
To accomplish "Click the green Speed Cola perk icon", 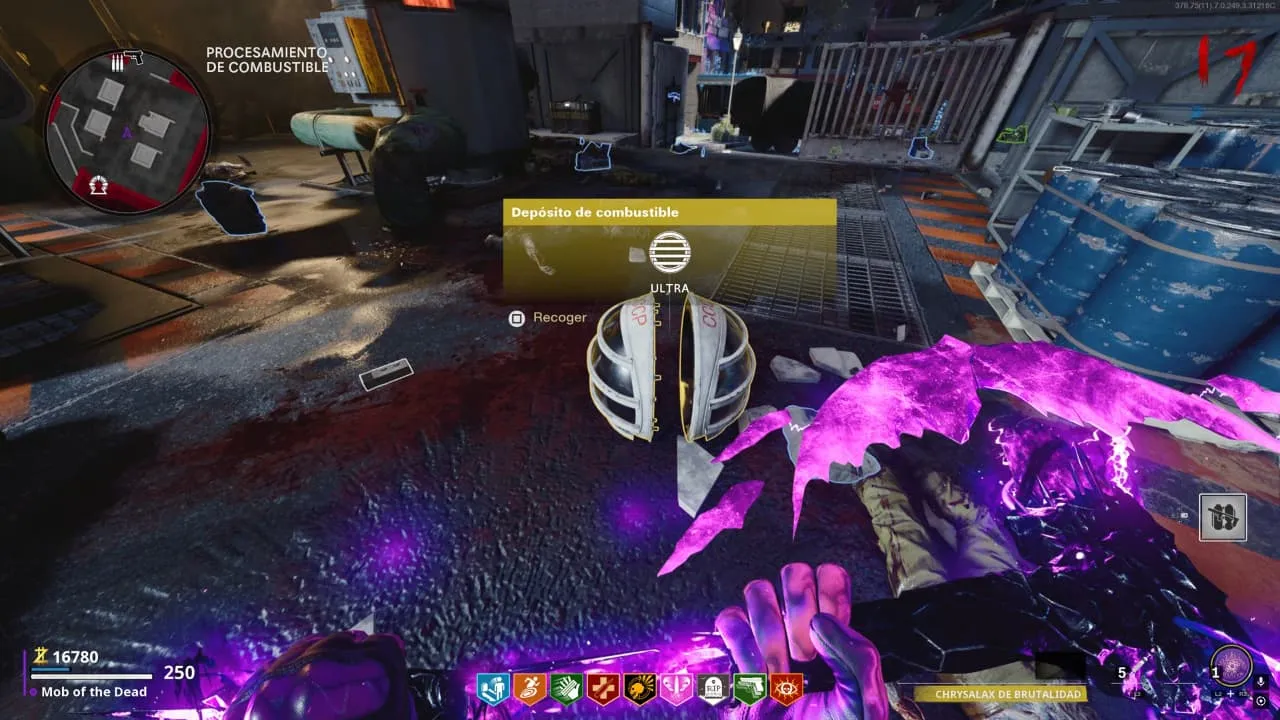I will tap(566, 688).
